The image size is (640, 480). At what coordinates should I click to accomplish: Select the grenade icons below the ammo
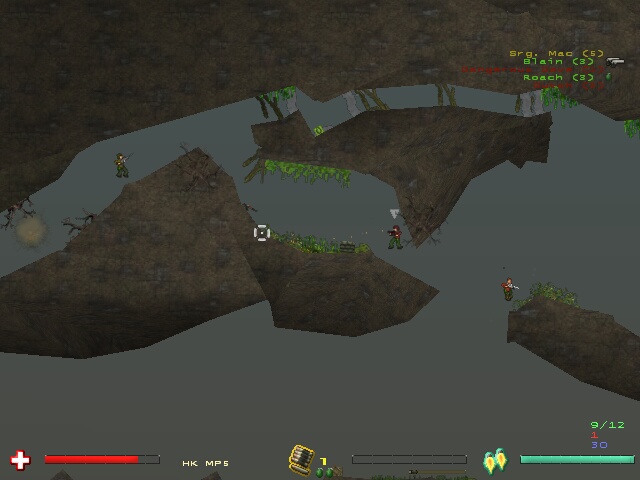[x=324, y=472]
